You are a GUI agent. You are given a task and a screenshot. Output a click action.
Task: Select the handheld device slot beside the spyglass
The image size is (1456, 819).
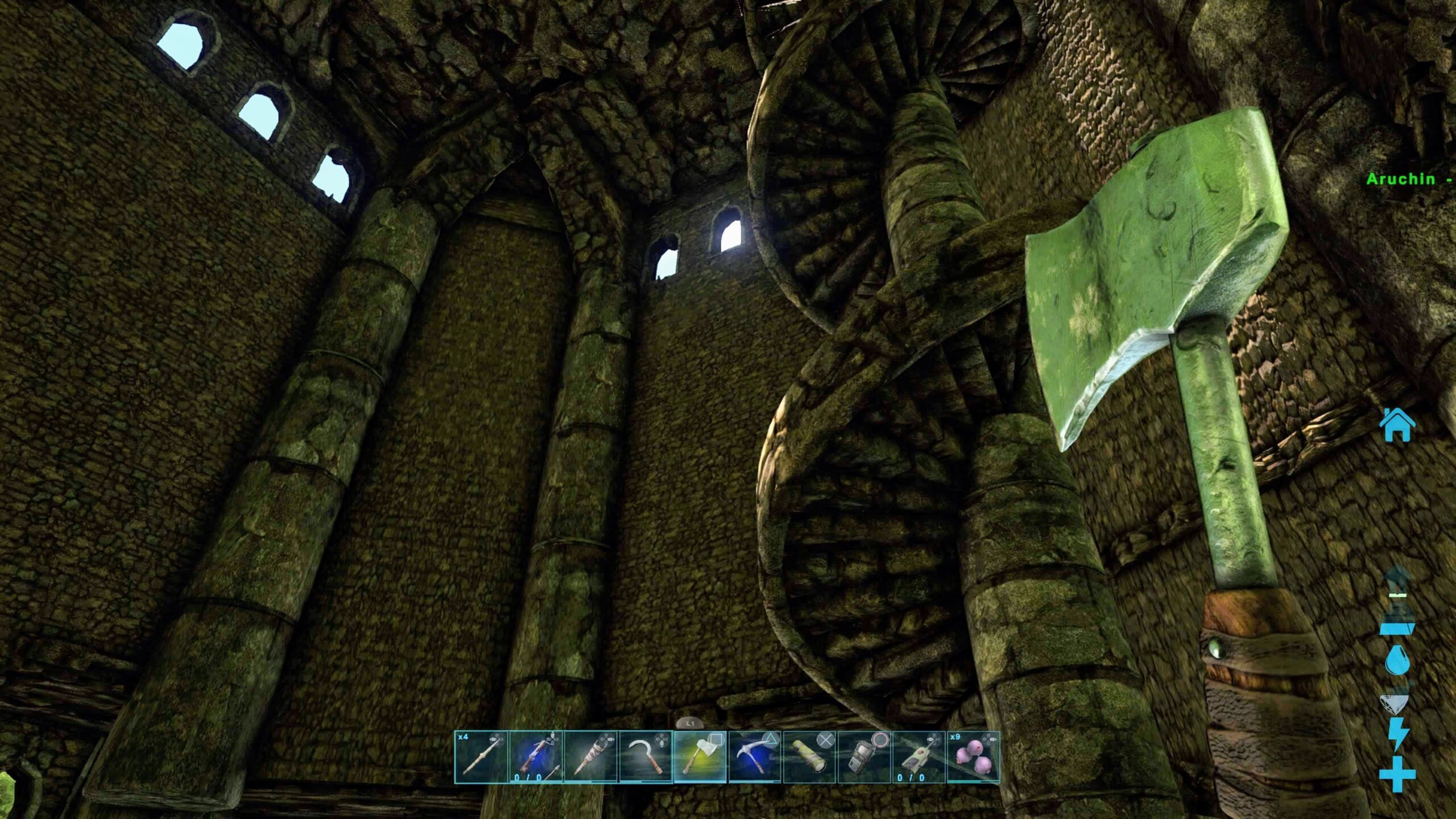(864, 757)
